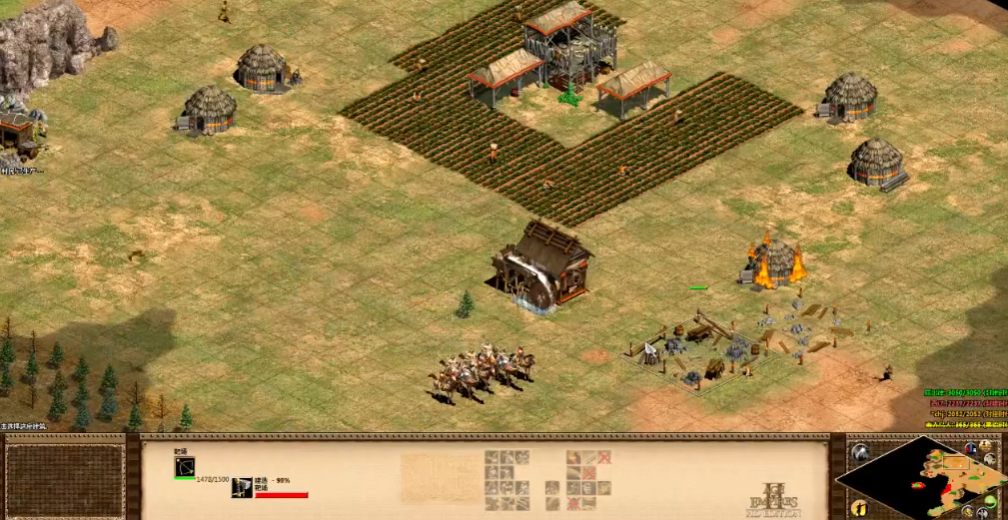Click the upgrade icon in the research queue

pyautogui.click(x=242, y=487)
